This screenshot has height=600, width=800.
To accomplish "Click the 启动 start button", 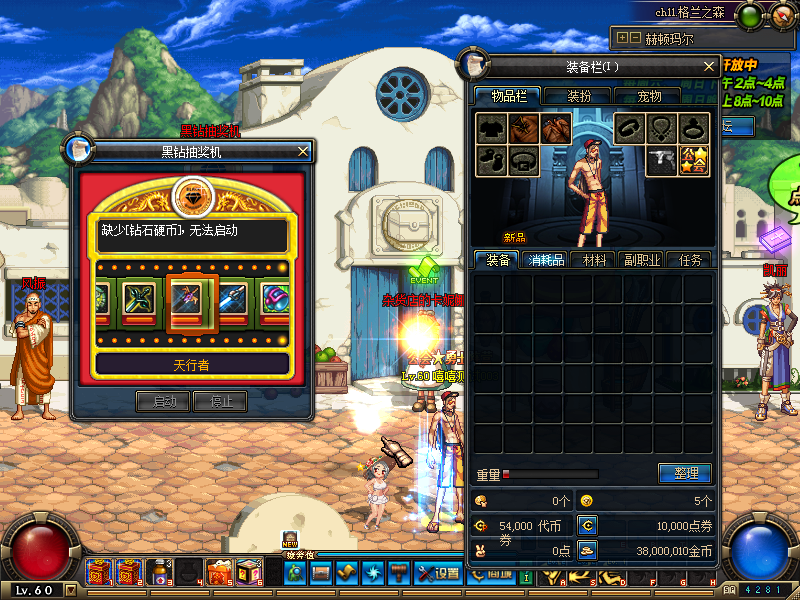I will coord(163,401).
